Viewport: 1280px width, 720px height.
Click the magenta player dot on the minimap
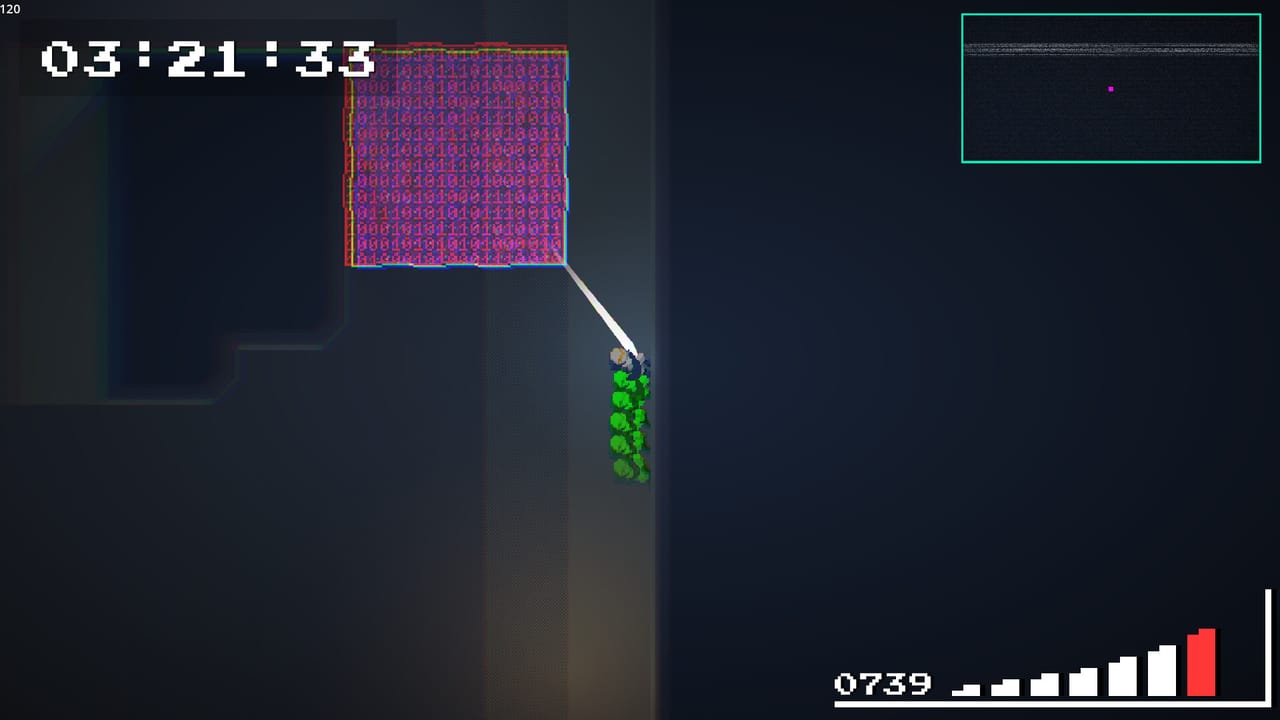tap(1112, 89)
